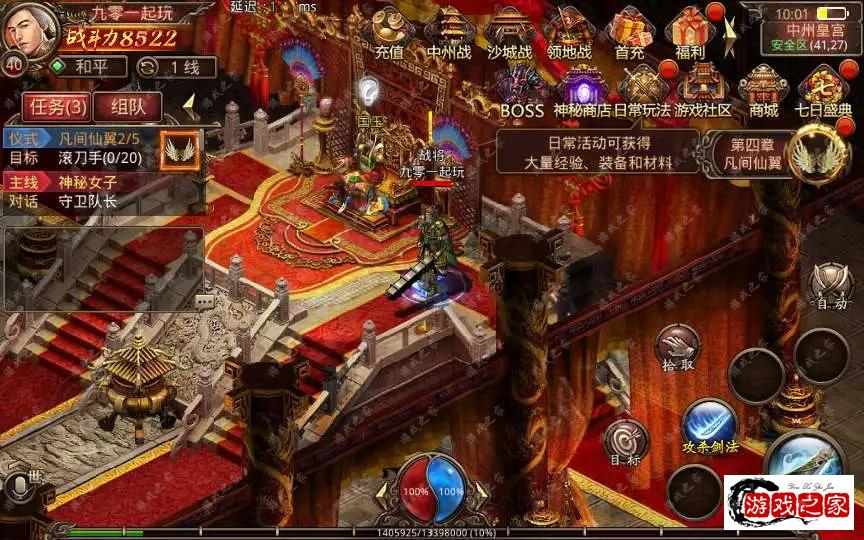Tap the 拾取 pickup button
Image resolution: width=864 pixels, height=540 pixels.
tap(677, 348)
